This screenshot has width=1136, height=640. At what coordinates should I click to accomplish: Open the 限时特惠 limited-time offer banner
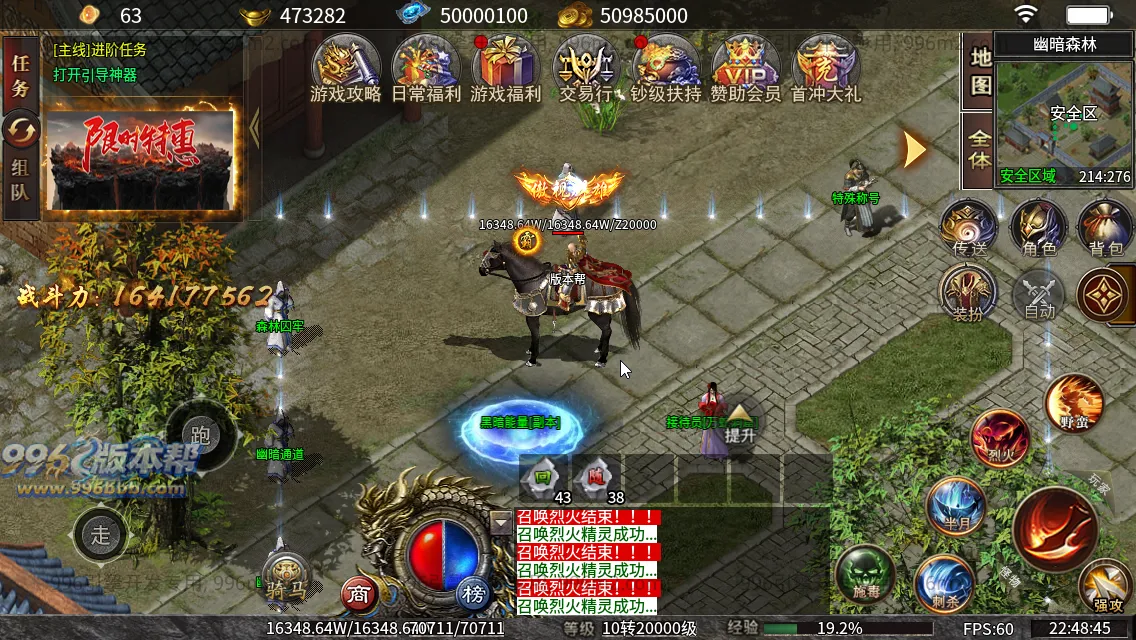140,158
